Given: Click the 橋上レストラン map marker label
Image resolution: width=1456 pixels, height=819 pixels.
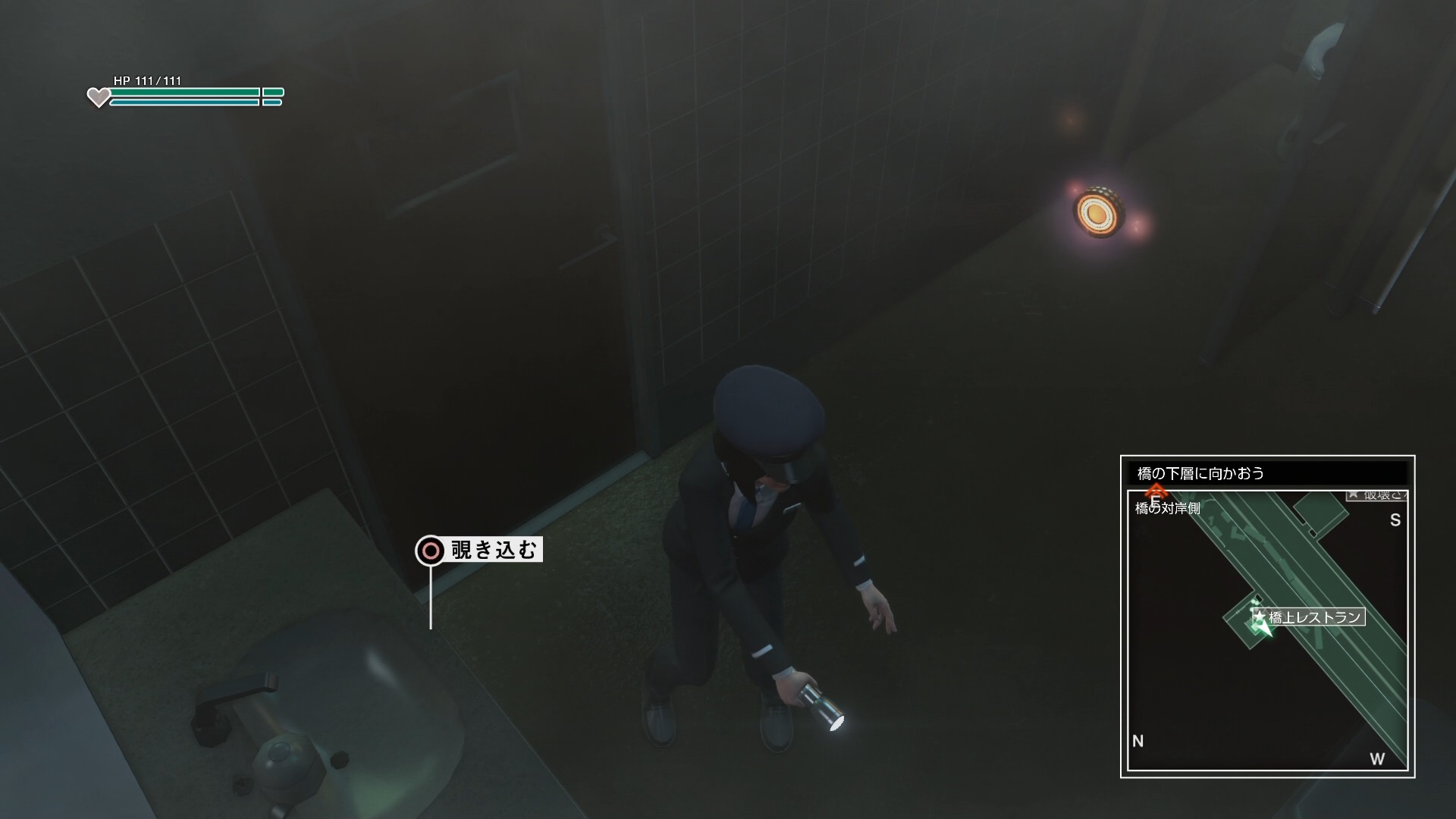Looking at the screenshot, I should [x=1314, y=617].
